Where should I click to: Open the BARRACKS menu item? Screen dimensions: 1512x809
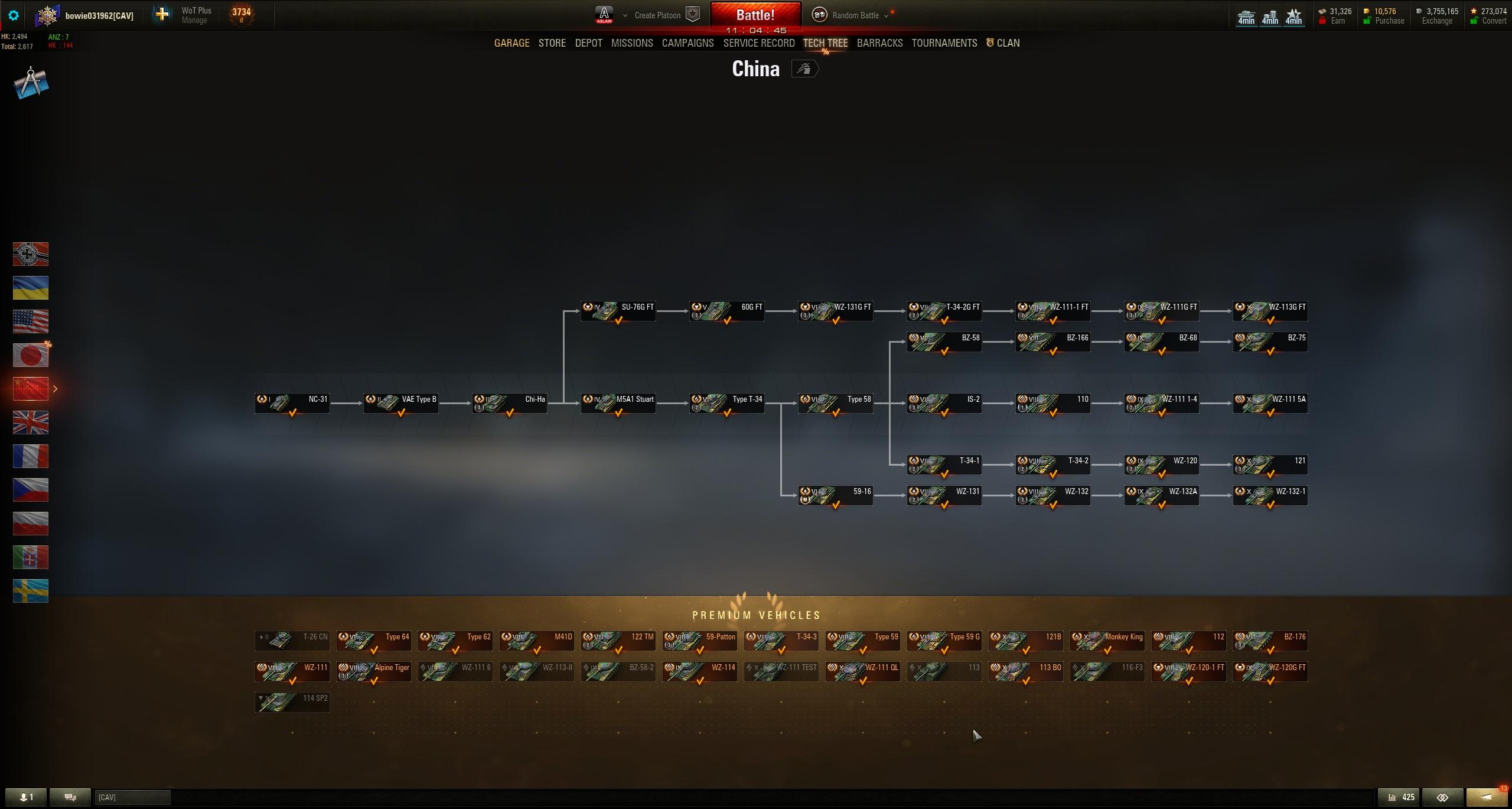(x=879, y=43)
